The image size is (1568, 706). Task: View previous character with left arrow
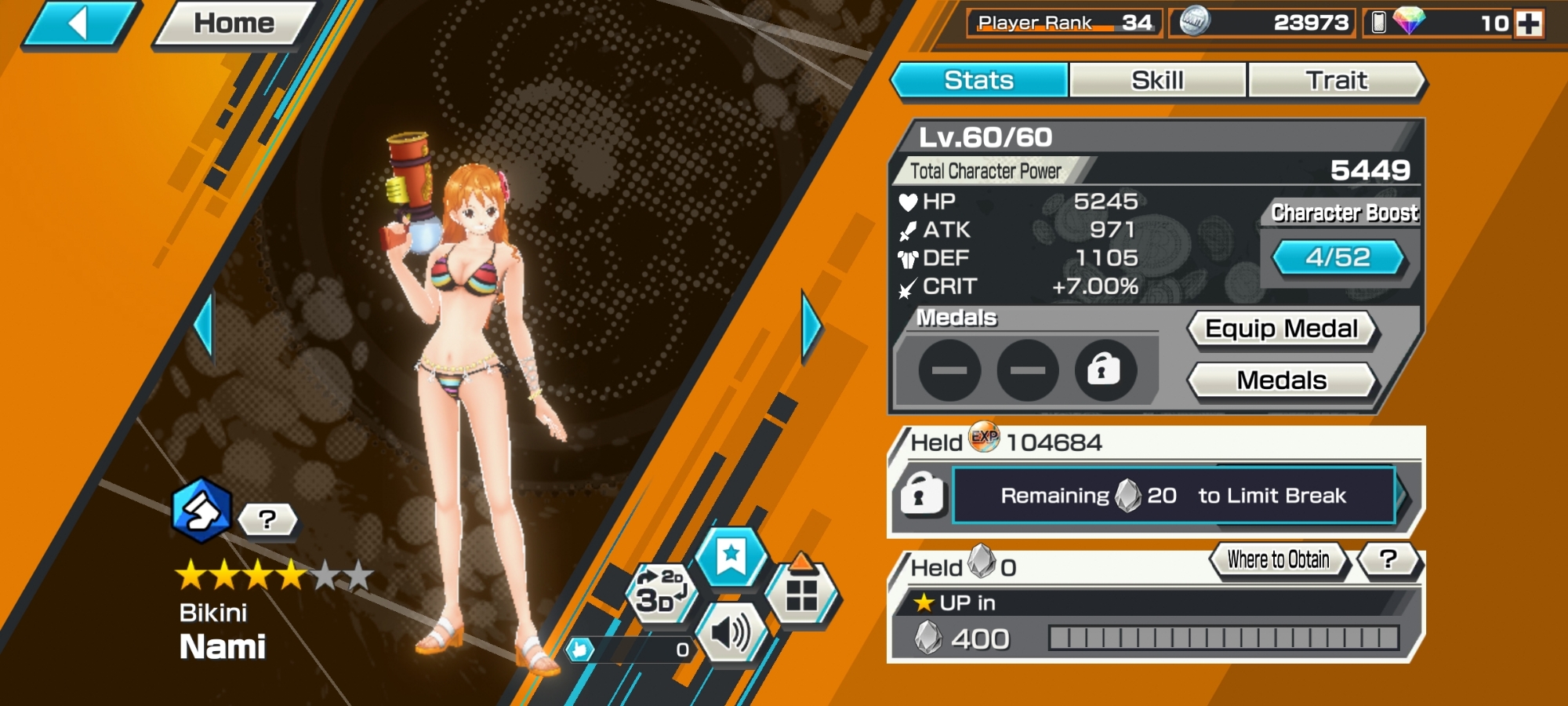pos(204,326)
